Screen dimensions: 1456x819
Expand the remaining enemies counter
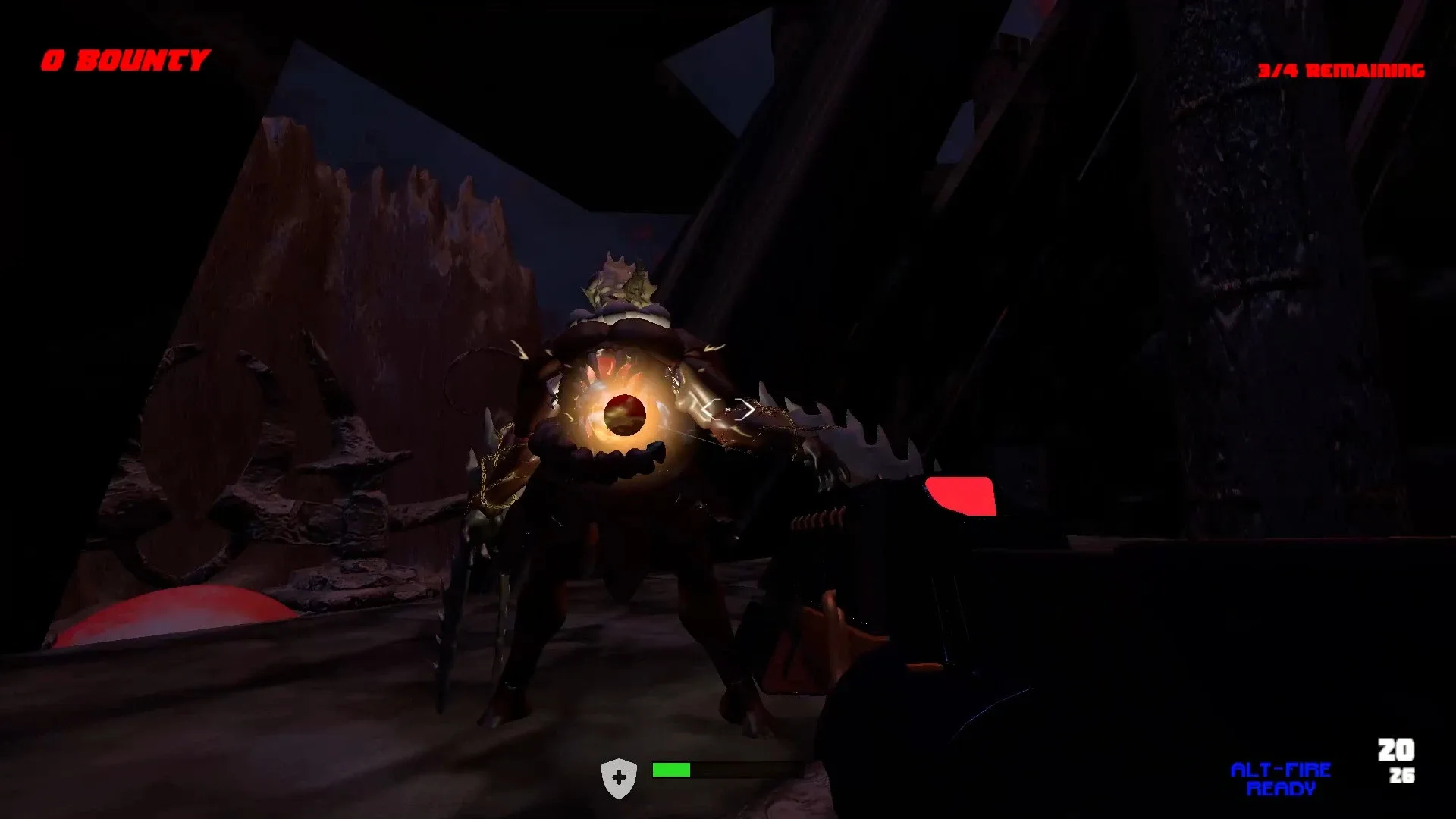1342,72
